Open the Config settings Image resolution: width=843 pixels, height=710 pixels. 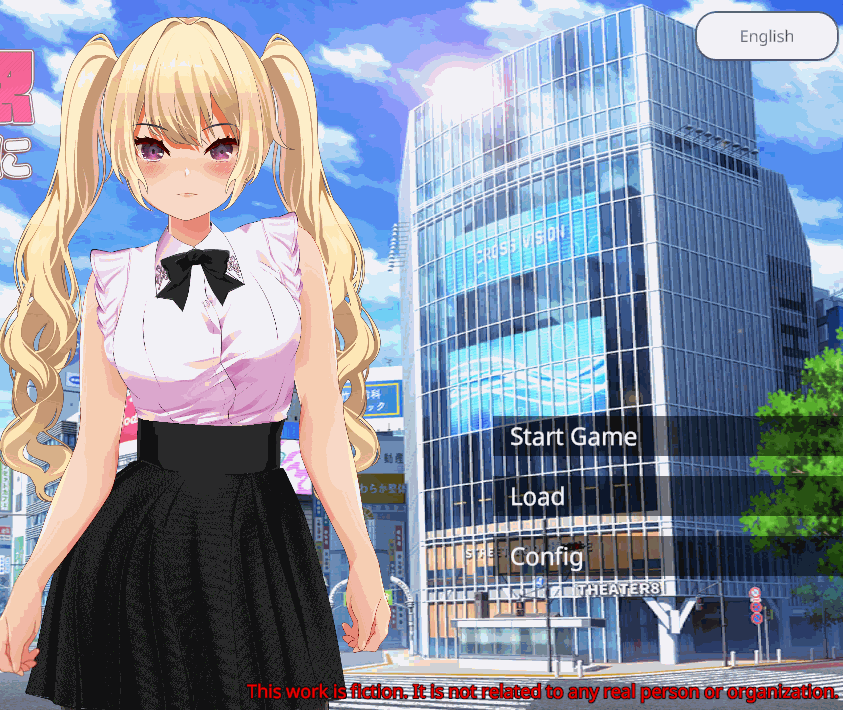click(546, 556)
